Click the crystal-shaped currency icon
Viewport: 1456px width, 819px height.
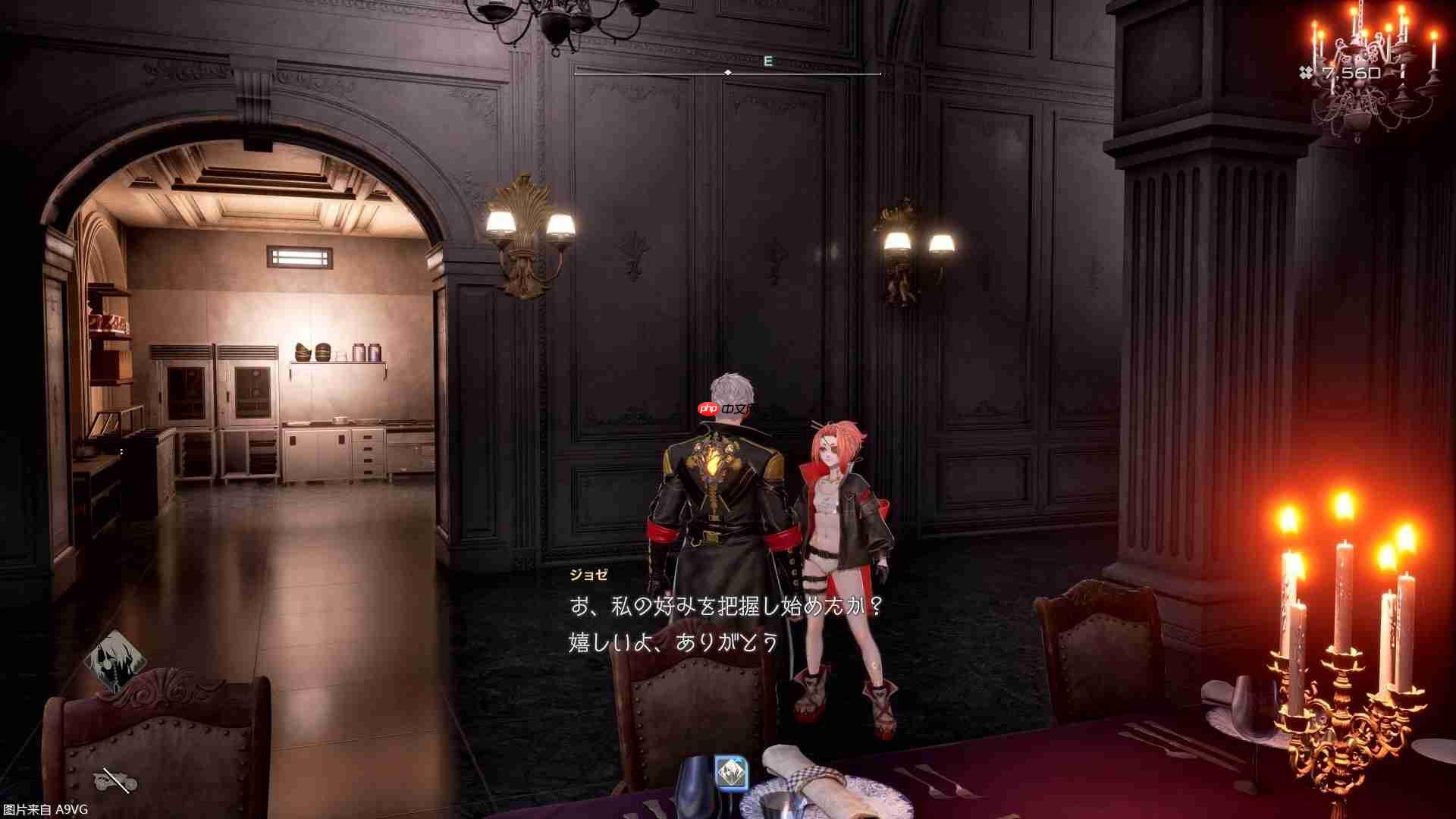(x=1304, y=72)
